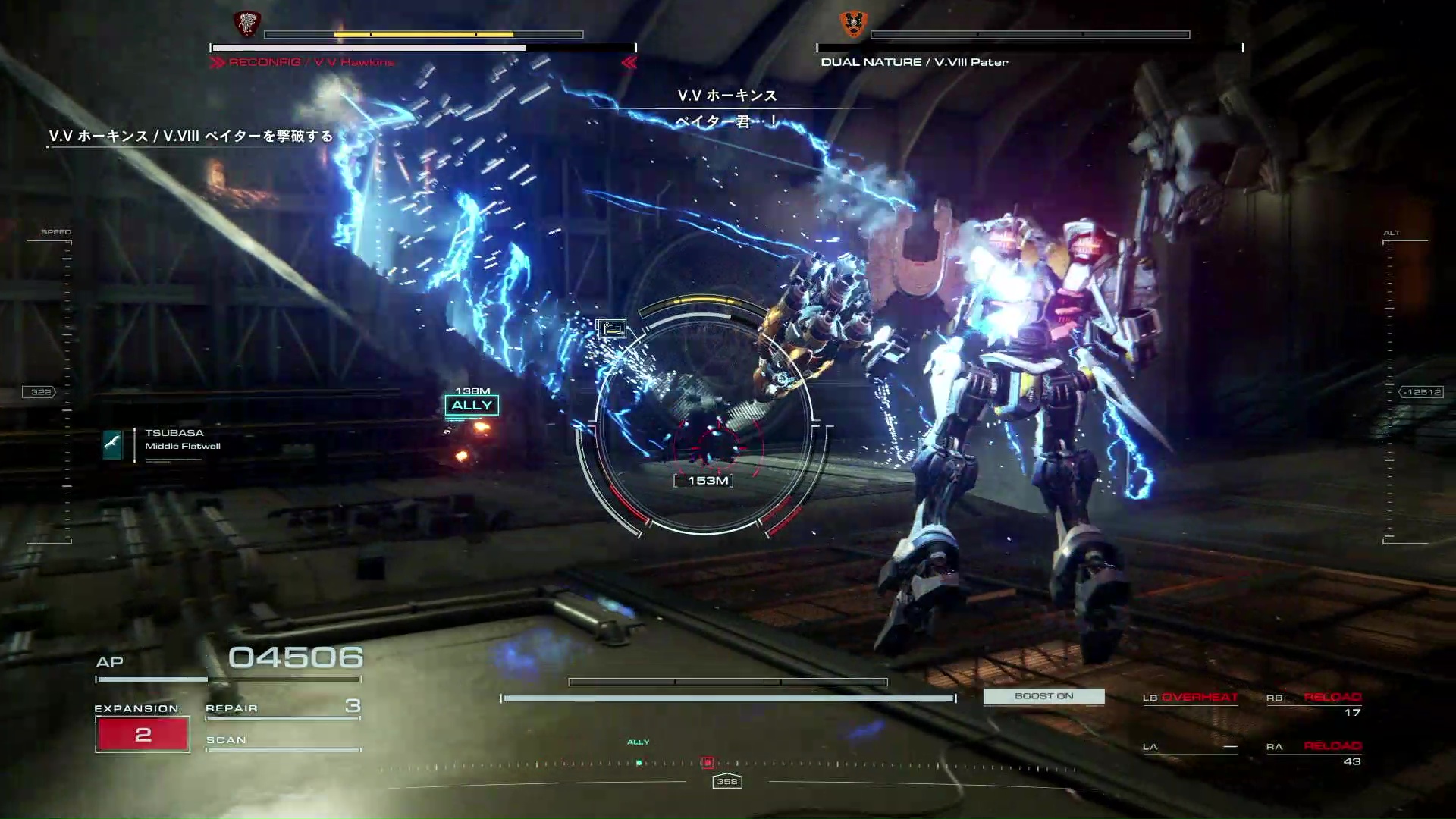The image size is (1456, 819).
Task: Select the V.VIII Pater enemy emblem
Action: [854, 24]
